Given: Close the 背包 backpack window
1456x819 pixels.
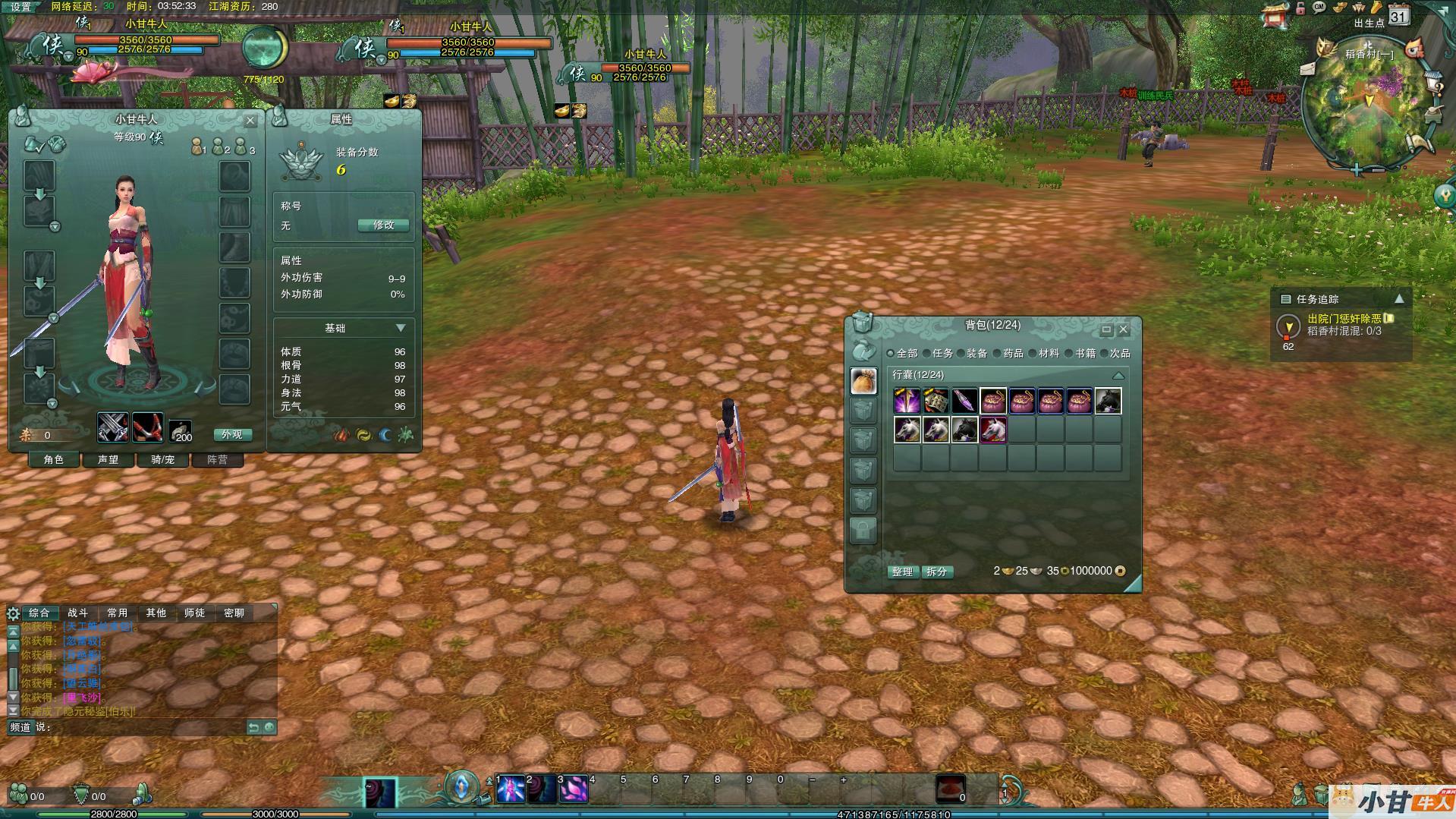Looking at the screenshot, I should tap(1124, 329).
